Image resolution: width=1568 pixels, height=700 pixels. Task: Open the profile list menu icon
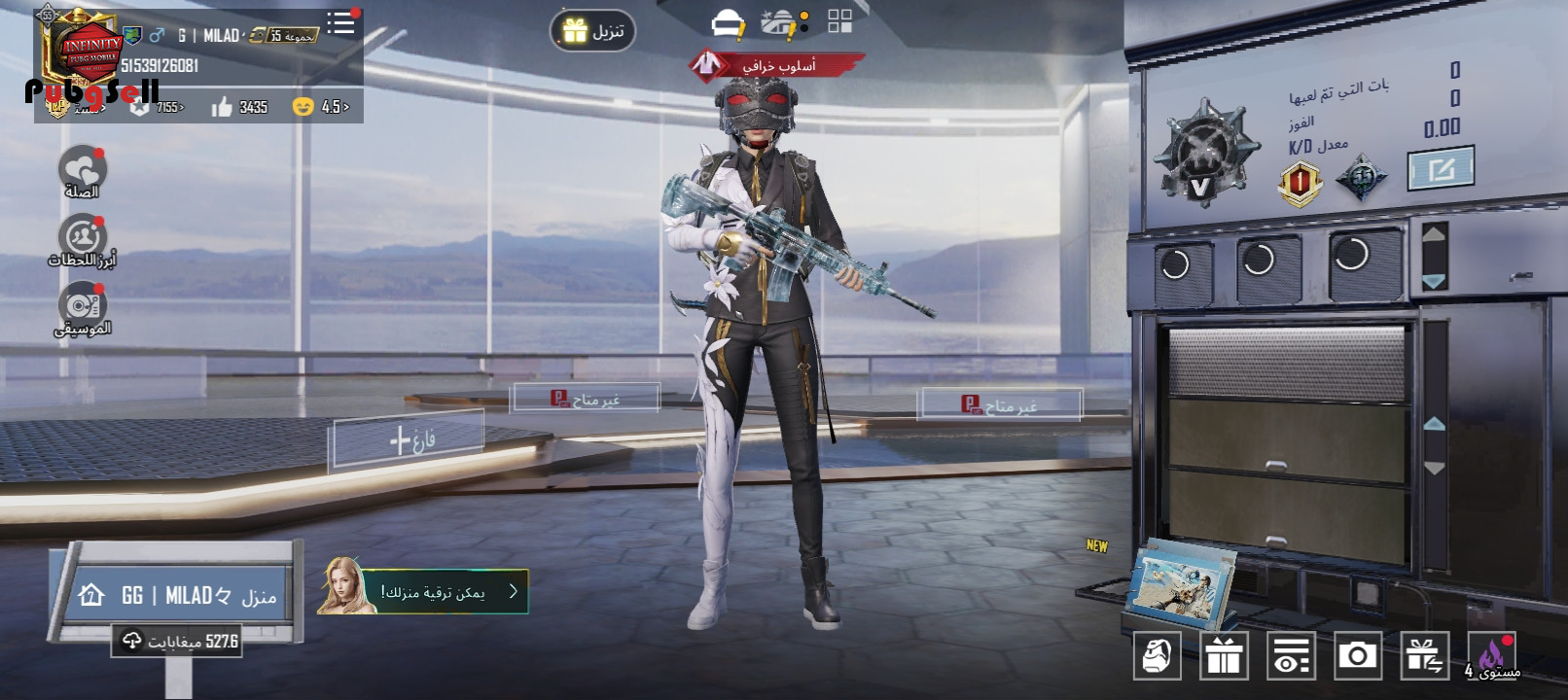pyautogui.click(x=340, y=23)
